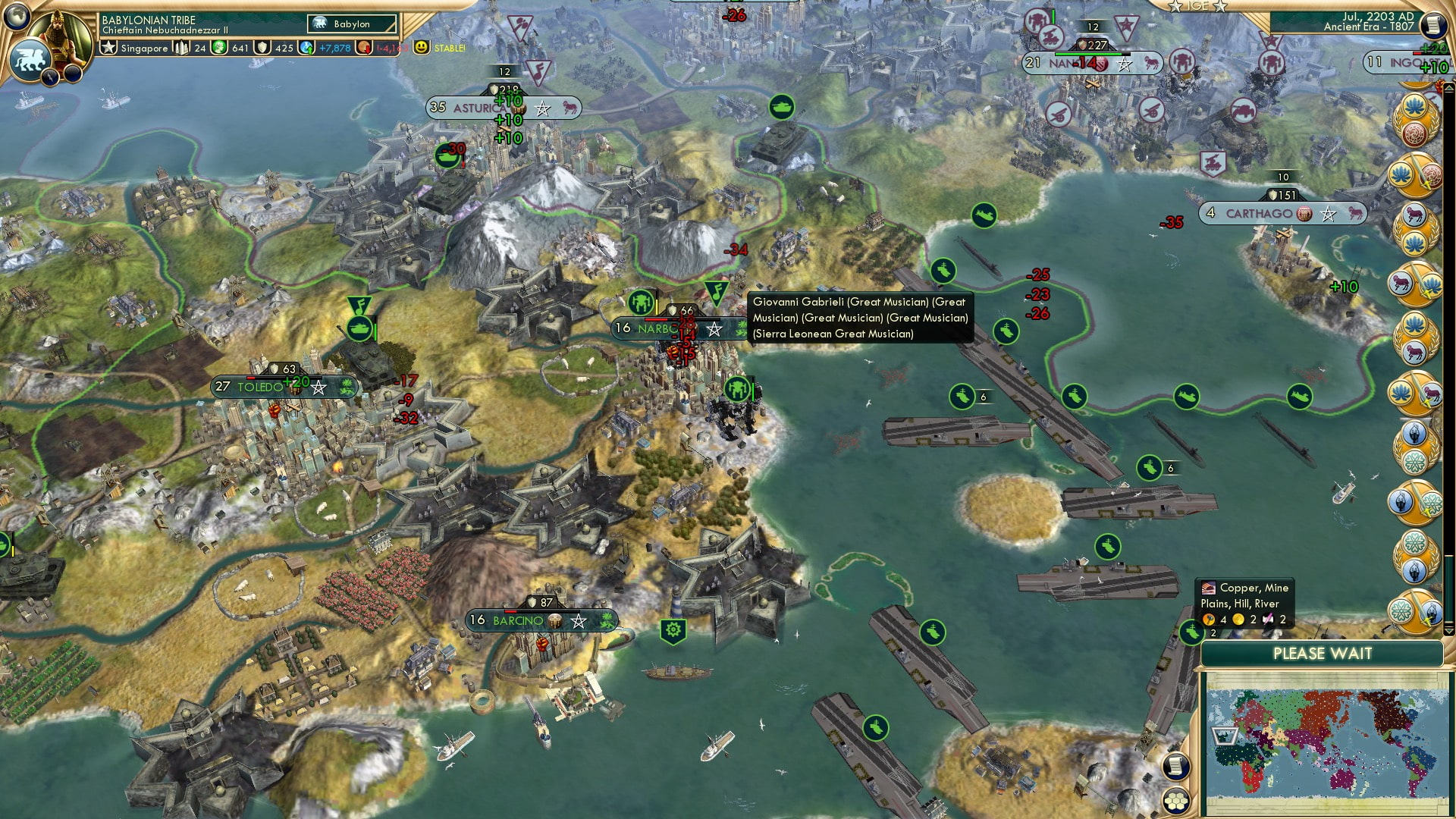Click the clock icon in the top-right corner
The image size is (1456, 819).
1432,27
